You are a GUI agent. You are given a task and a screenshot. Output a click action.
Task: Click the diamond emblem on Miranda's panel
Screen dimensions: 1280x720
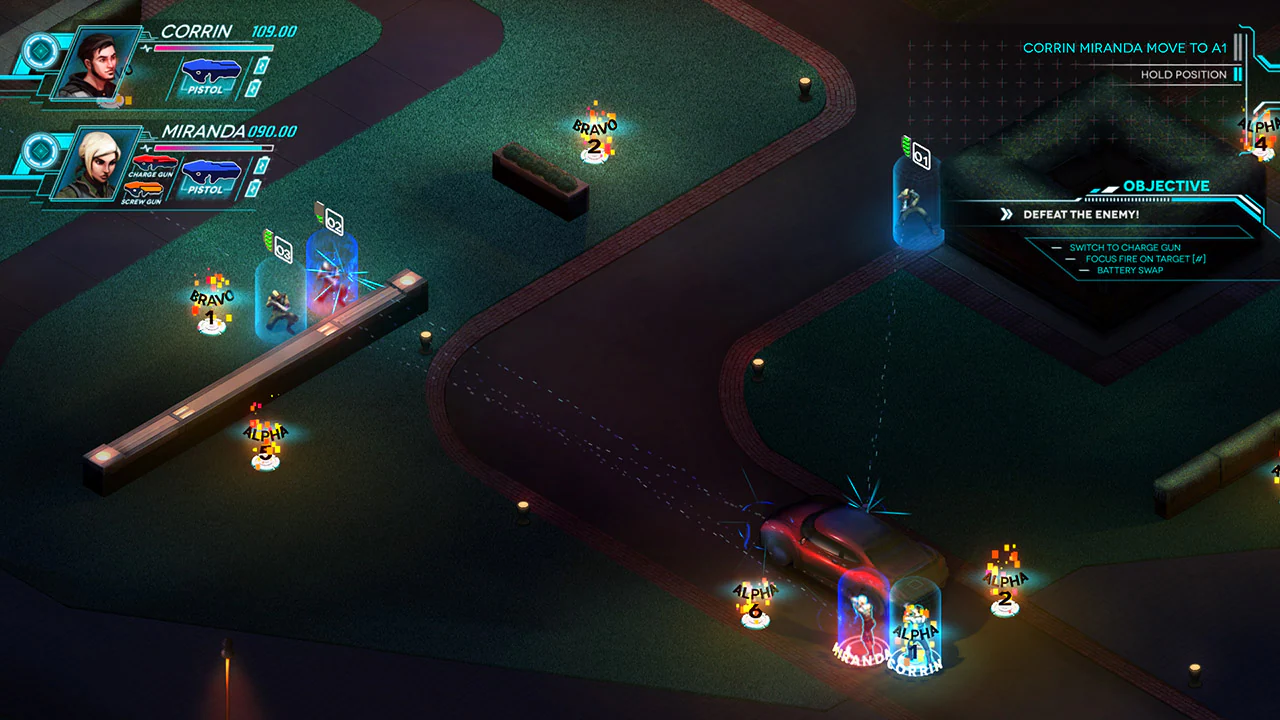(x=40, y=148)
